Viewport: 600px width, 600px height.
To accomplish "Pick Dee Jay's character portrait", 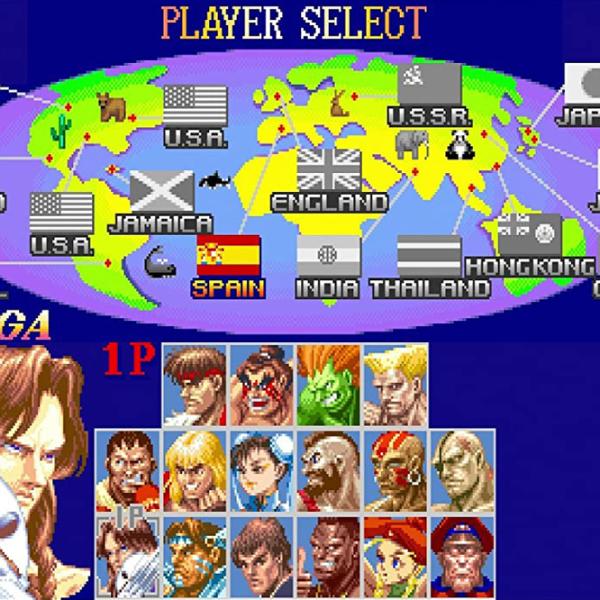I will coord(330,557).
